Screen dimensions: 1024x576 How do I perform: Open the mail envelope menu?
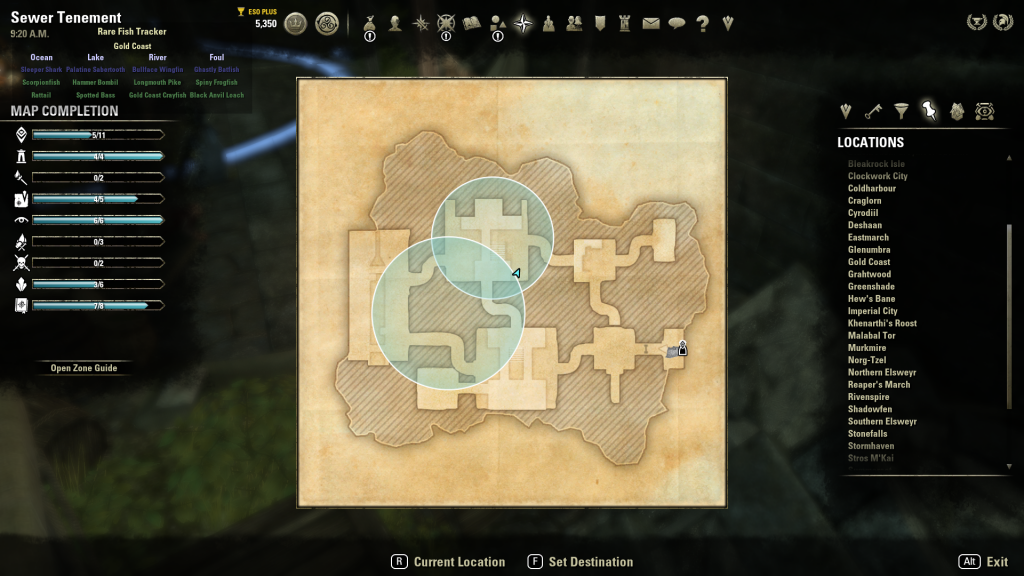tap(652, 23)
